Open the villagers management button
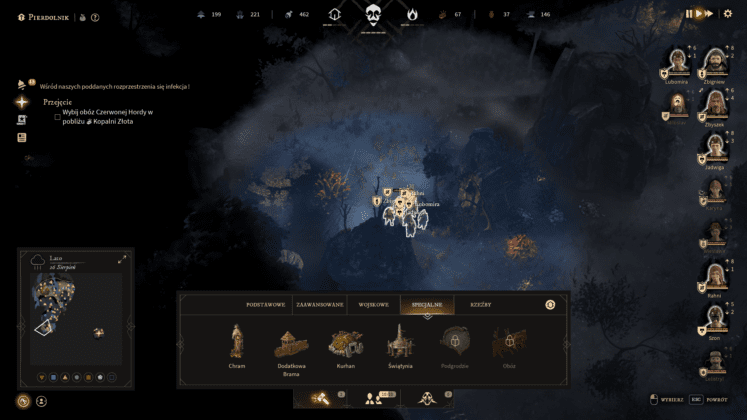 click(x=374, y=399)
